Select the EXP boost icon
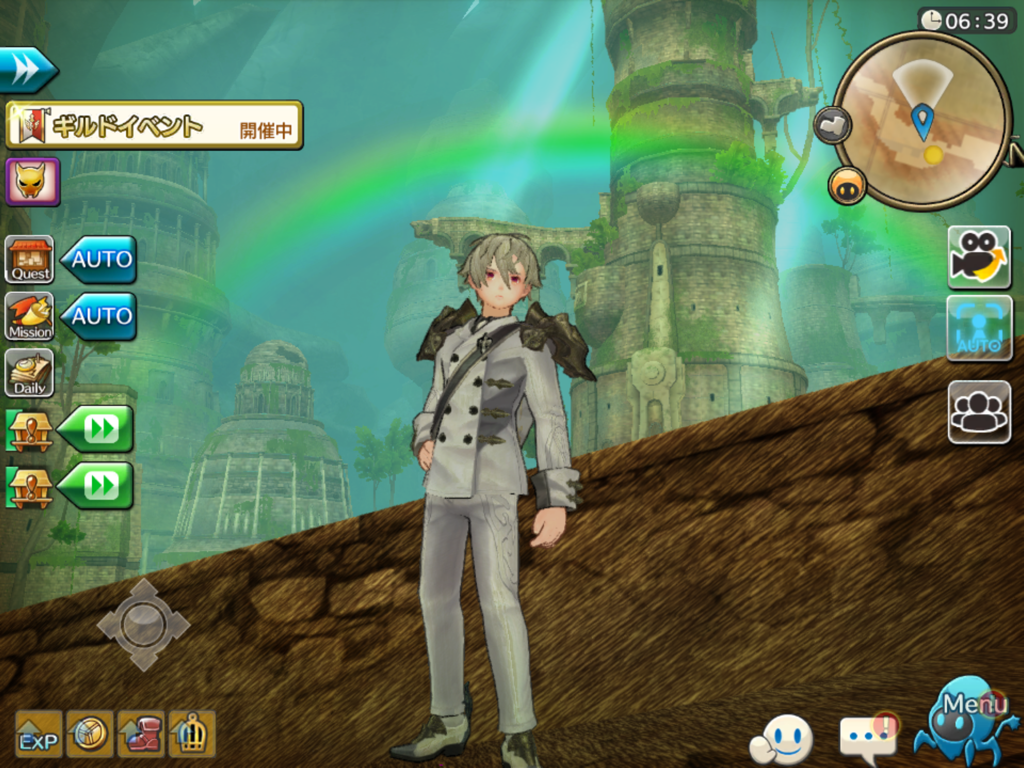Screen dimensions: 1024x768 tap(38, 734)
